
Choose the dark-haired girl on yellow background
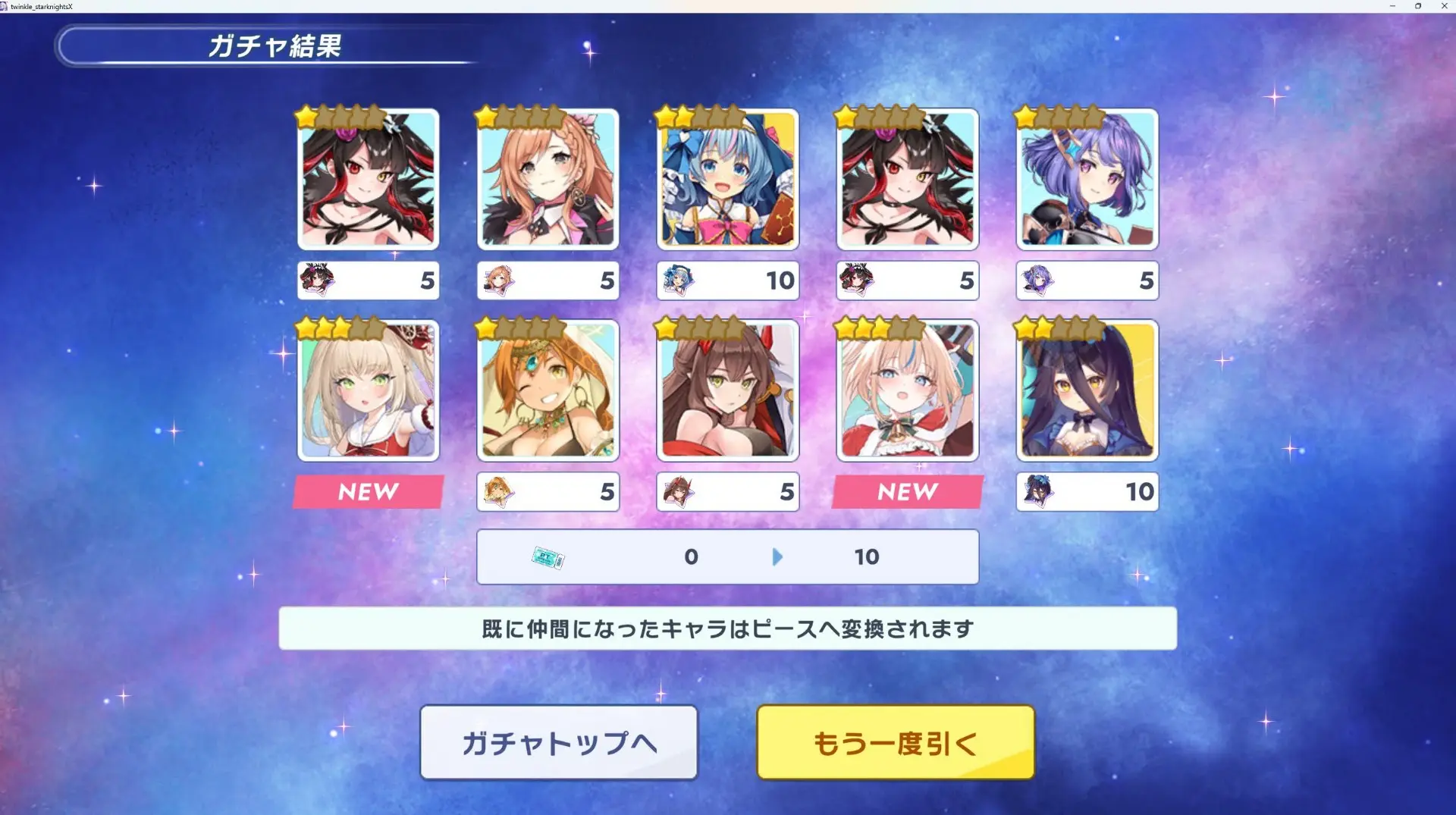point(1087,390)
